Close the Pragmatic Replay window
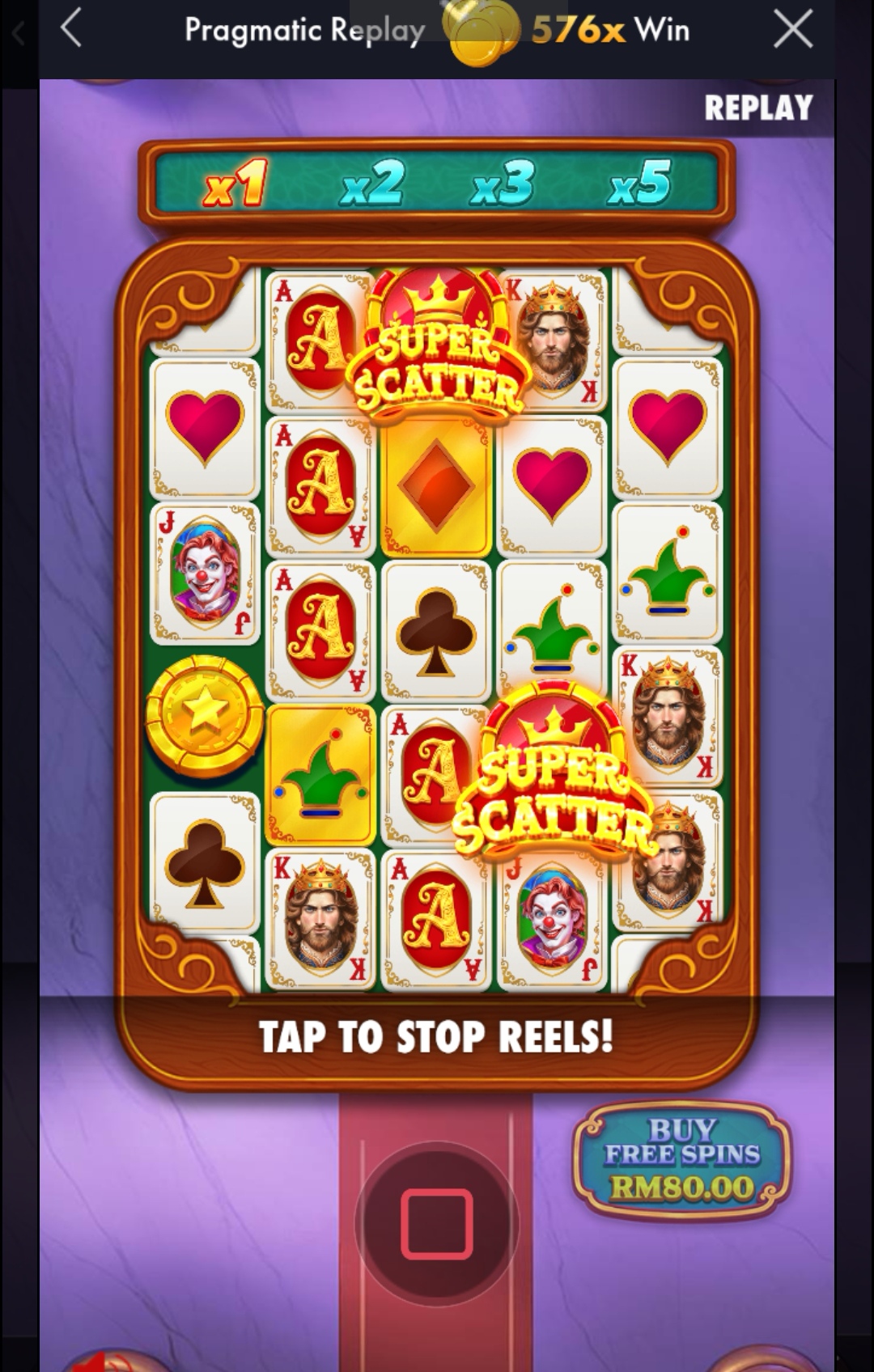The image size is (874, 1372). point(792,31)
